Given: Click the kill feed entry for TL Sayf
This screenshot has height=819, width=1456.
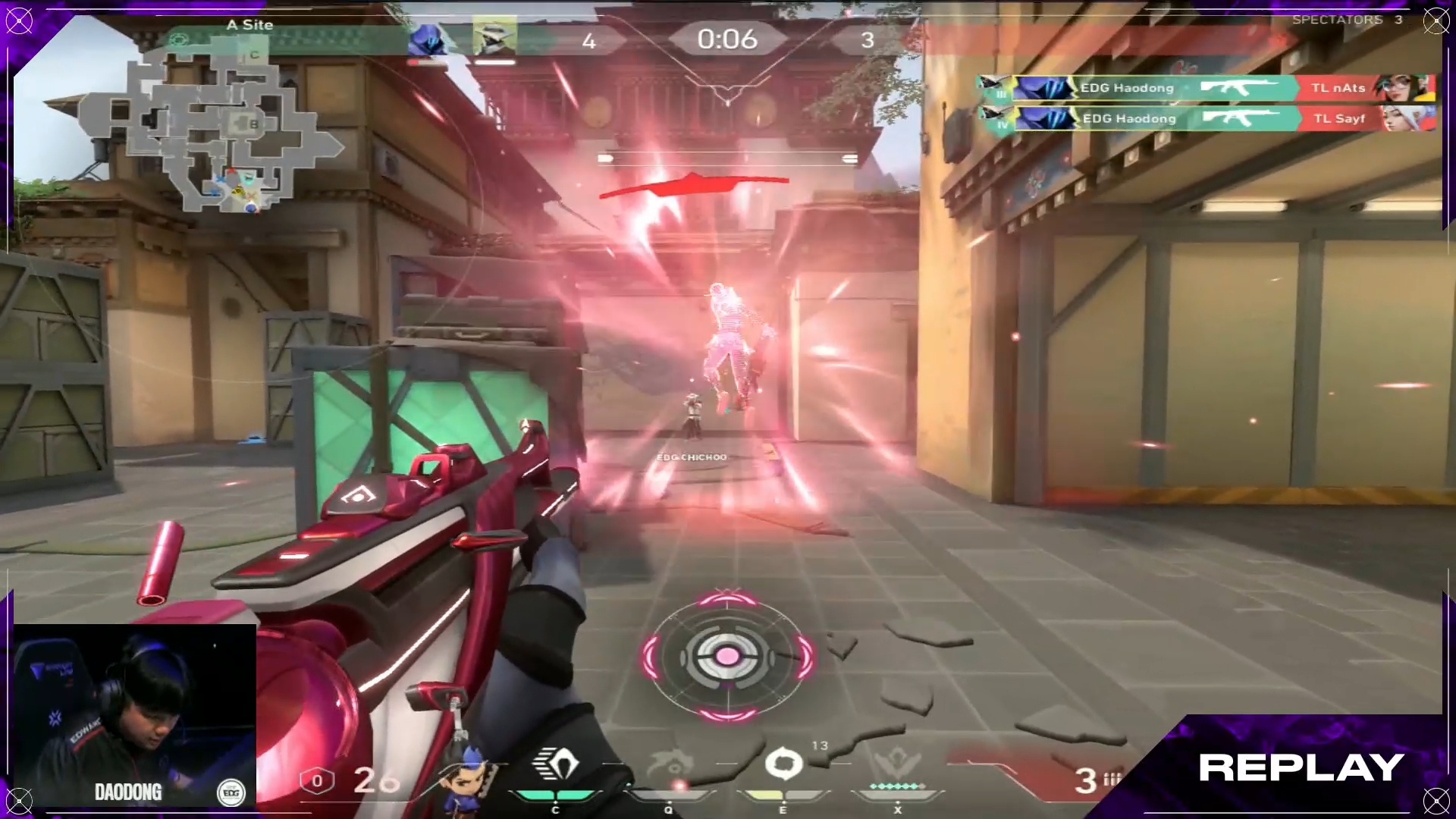Looking at the screenshot, I should (1206, 118).
